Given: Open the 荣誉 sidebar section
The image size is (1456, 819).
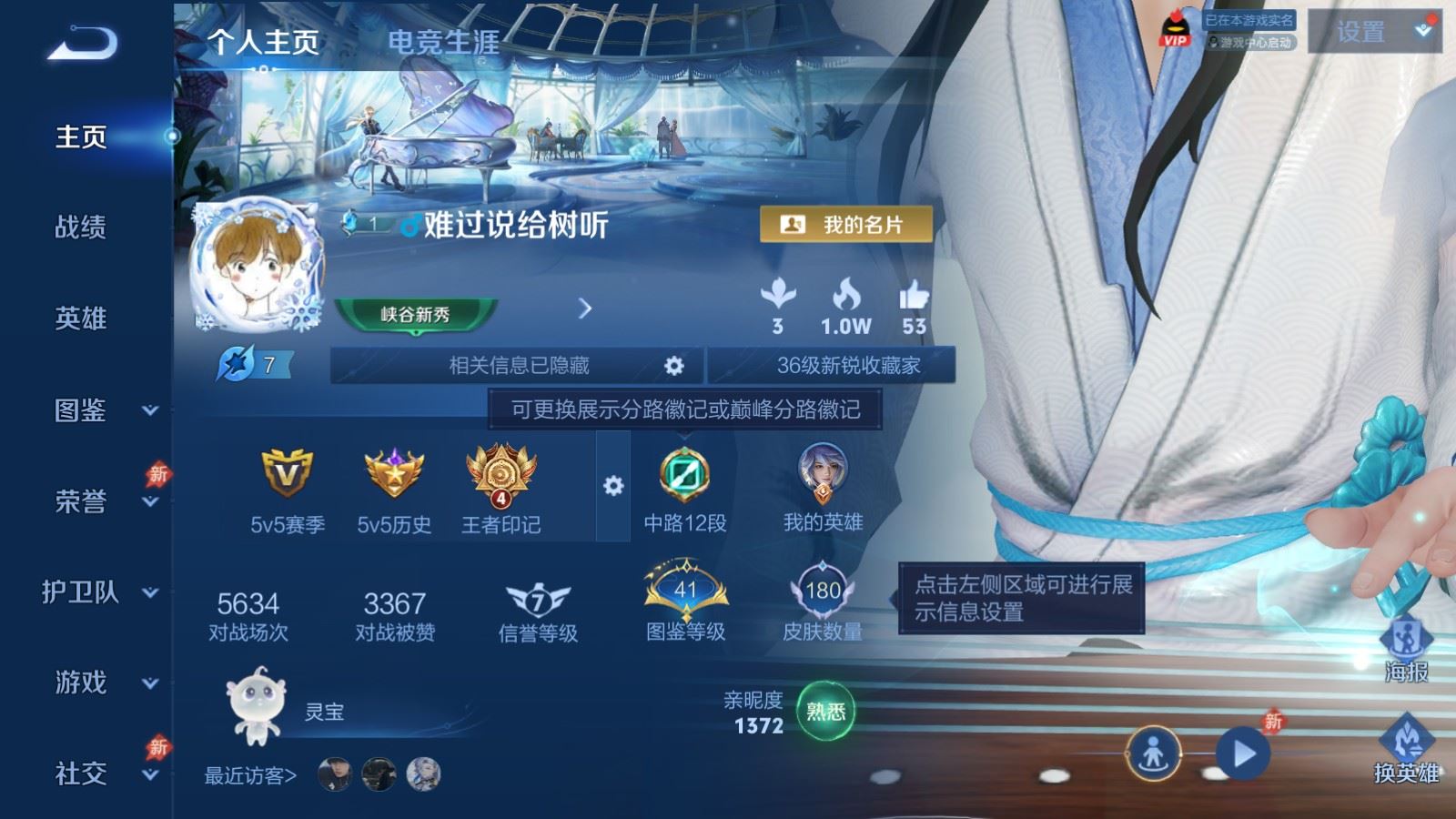Looking at the screenshot, I should click(x=98, y=500).
